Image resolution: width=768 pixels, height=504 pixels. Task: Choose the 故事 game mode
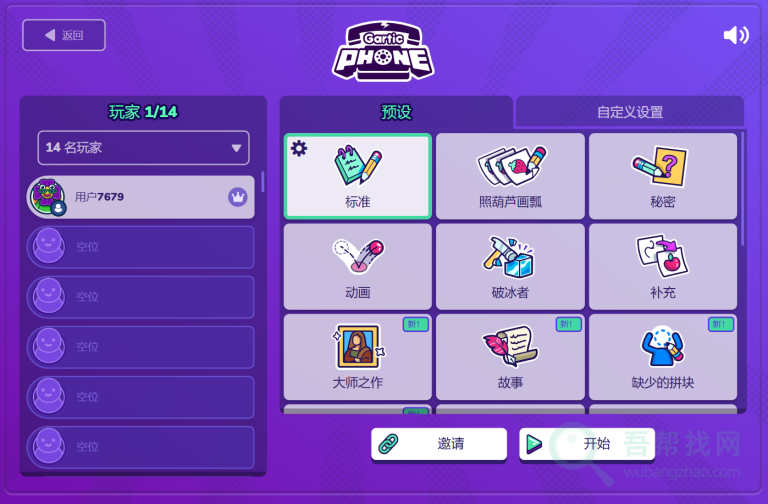point(510,357)
